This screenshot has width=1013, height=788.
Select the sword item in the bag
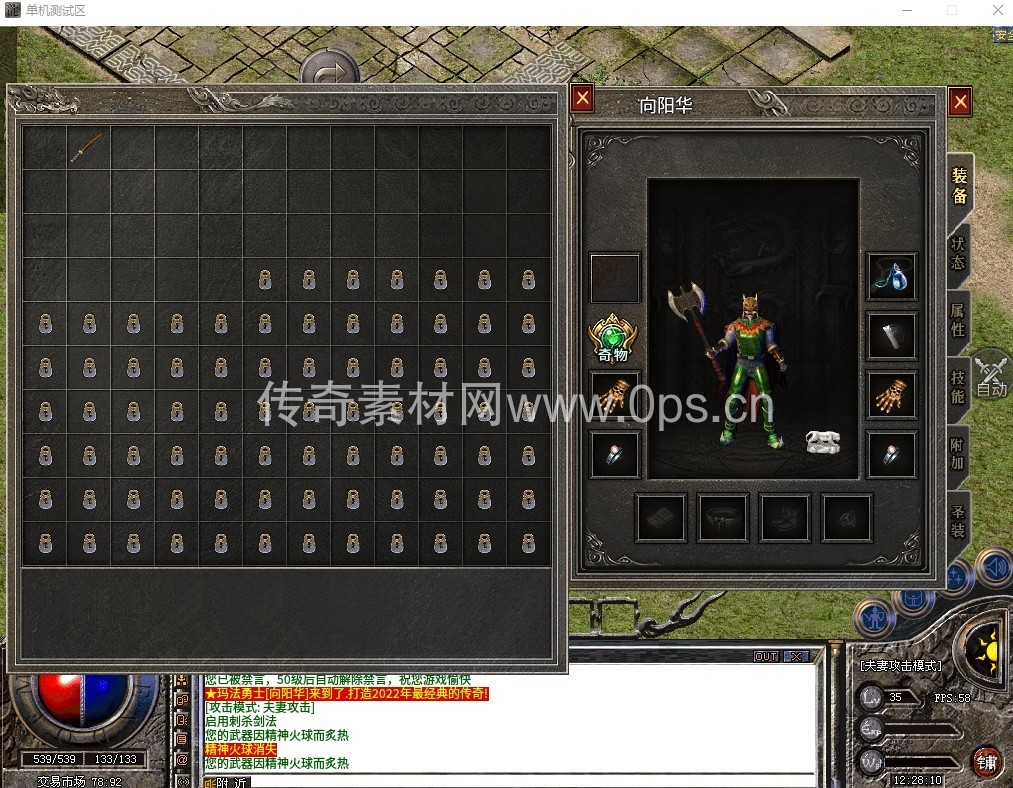click(x=88, y=147)
